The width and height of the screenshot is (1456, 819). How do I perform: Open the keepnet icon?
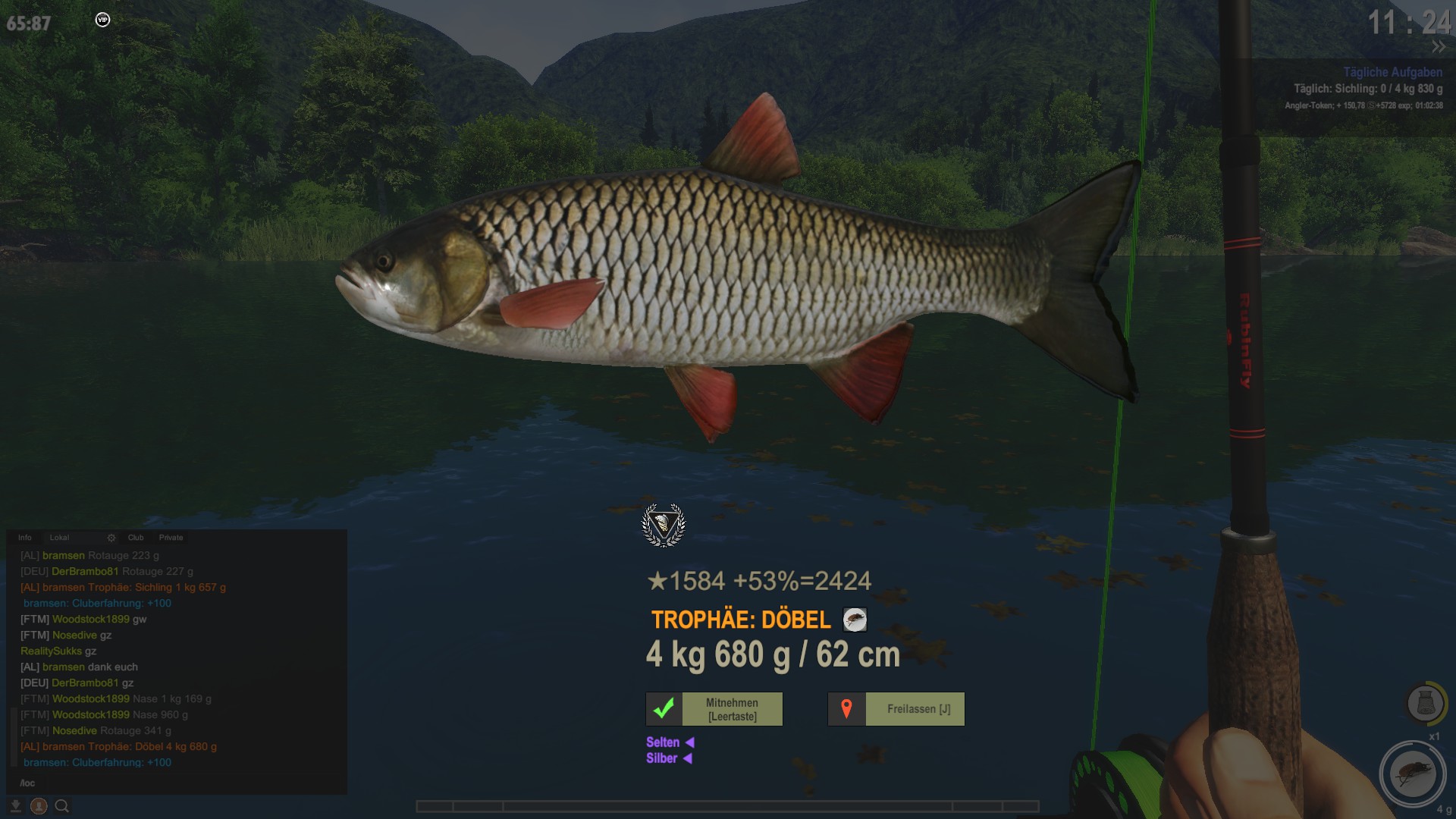[x=1423, y=703]
